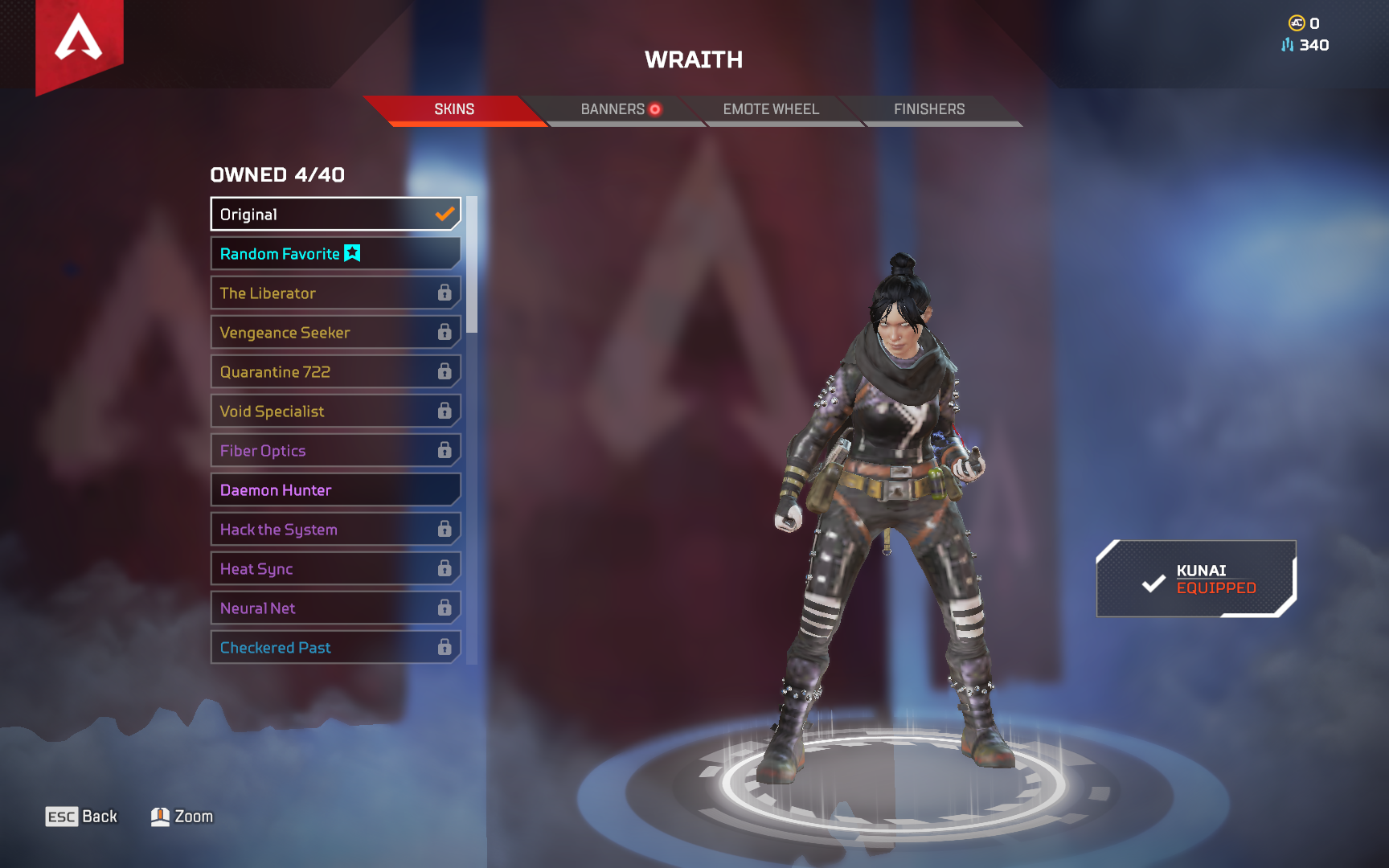The image size is (1389, 868).
Task: Click the orange checkmark on Original skin
Action: [443, 214]
